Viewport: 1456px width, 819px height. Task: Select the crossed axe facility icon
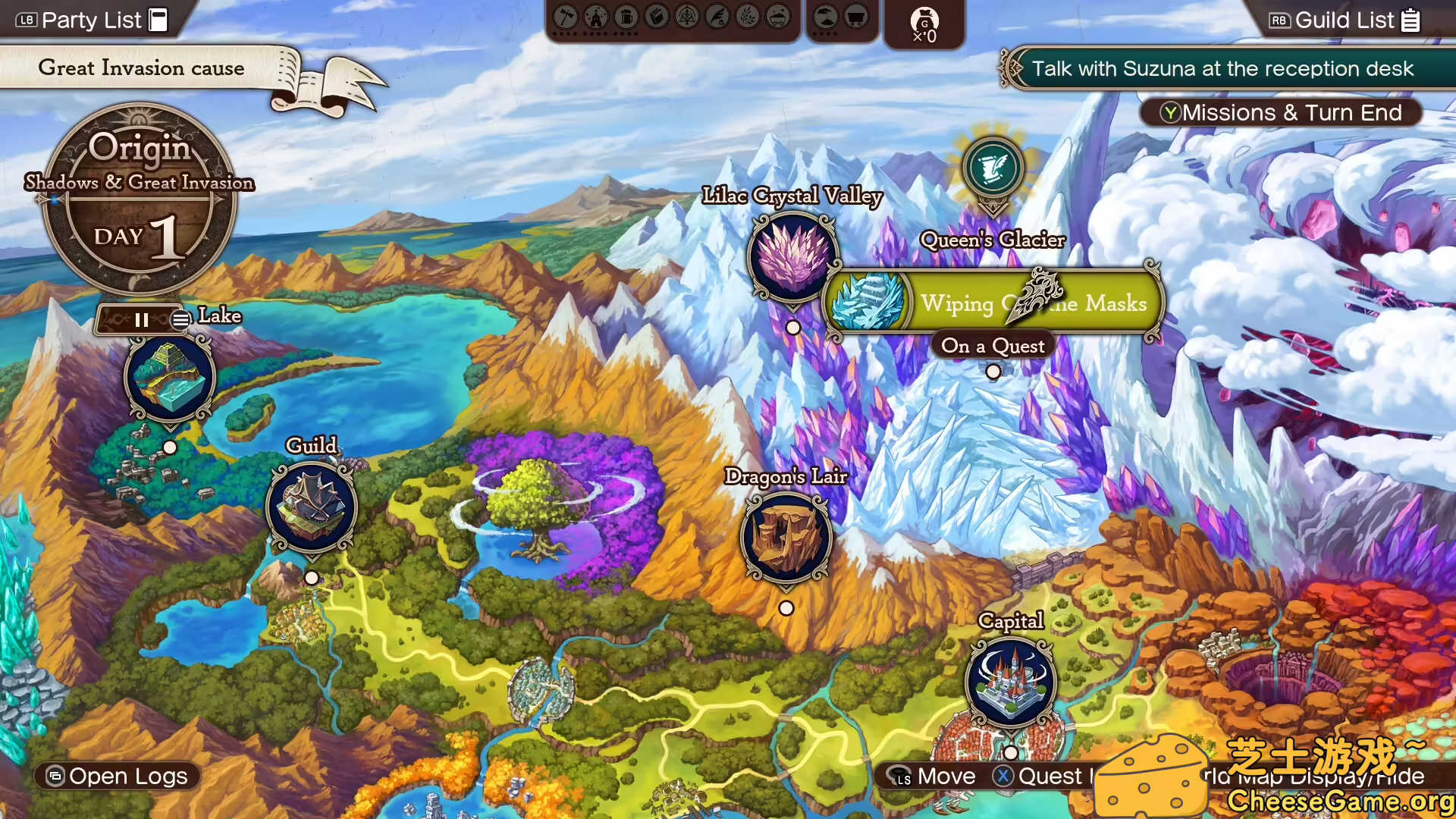[566, 17]
